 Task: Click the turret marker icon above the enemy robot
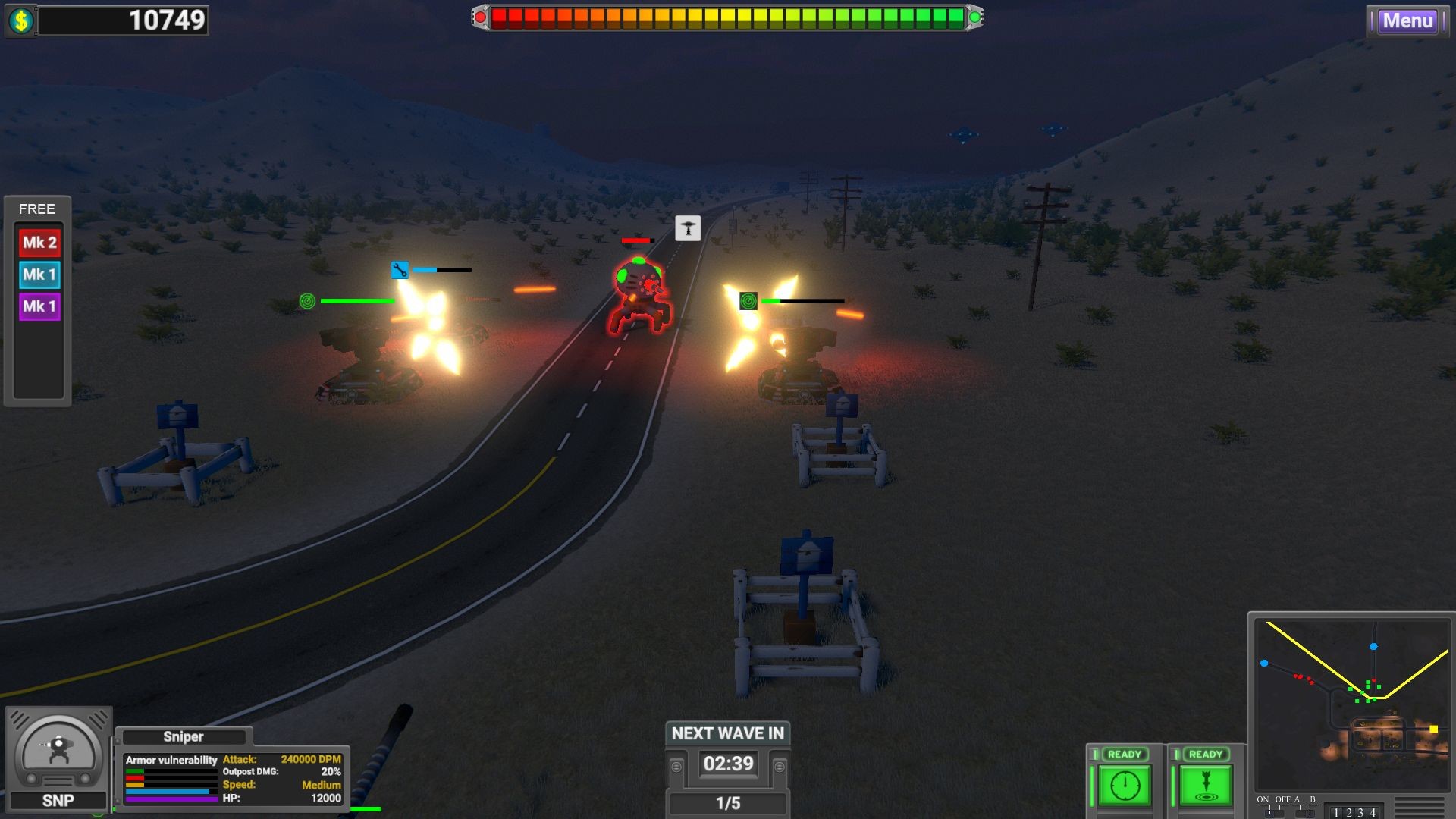(x=687, y=227)
